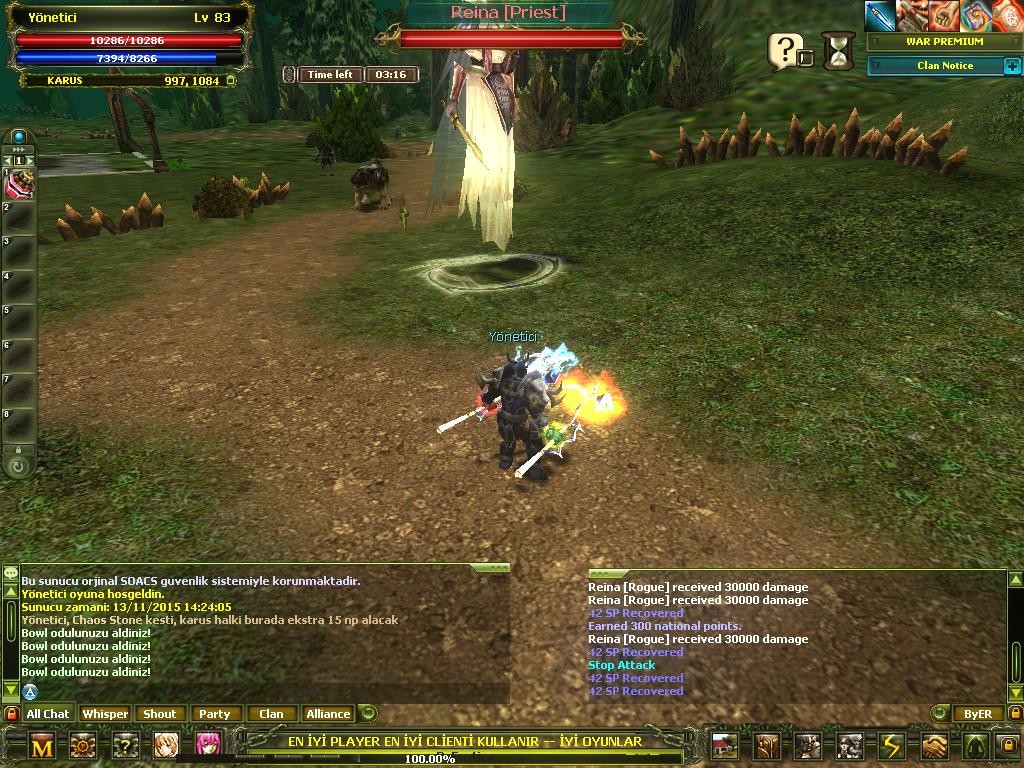Image resolution: width=1024 pixels, height=768 pixels.
Task: Switch to Party chat tab
Action: click(214, 714)
